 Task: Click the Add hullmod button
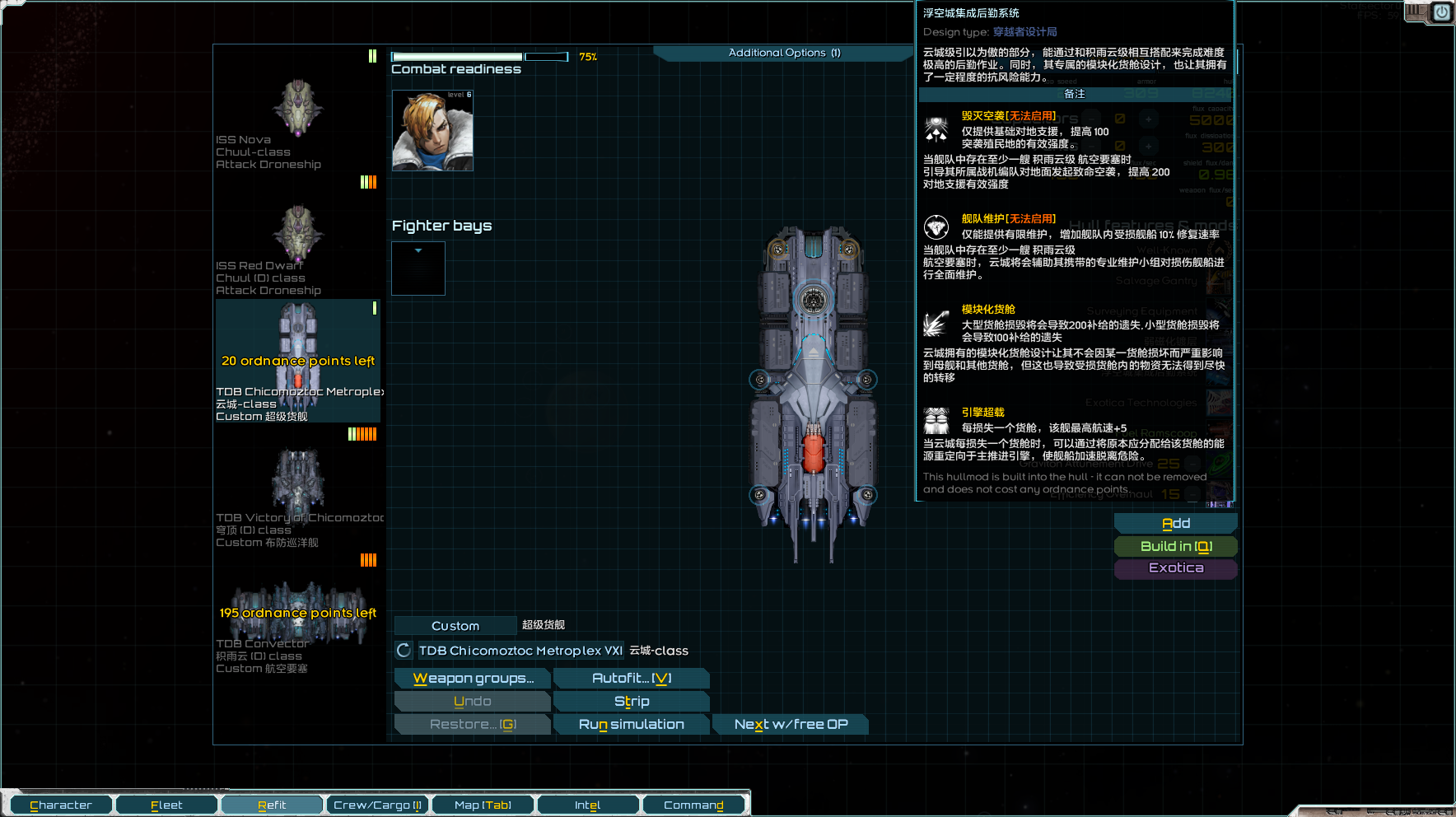tap(1175, 522)
